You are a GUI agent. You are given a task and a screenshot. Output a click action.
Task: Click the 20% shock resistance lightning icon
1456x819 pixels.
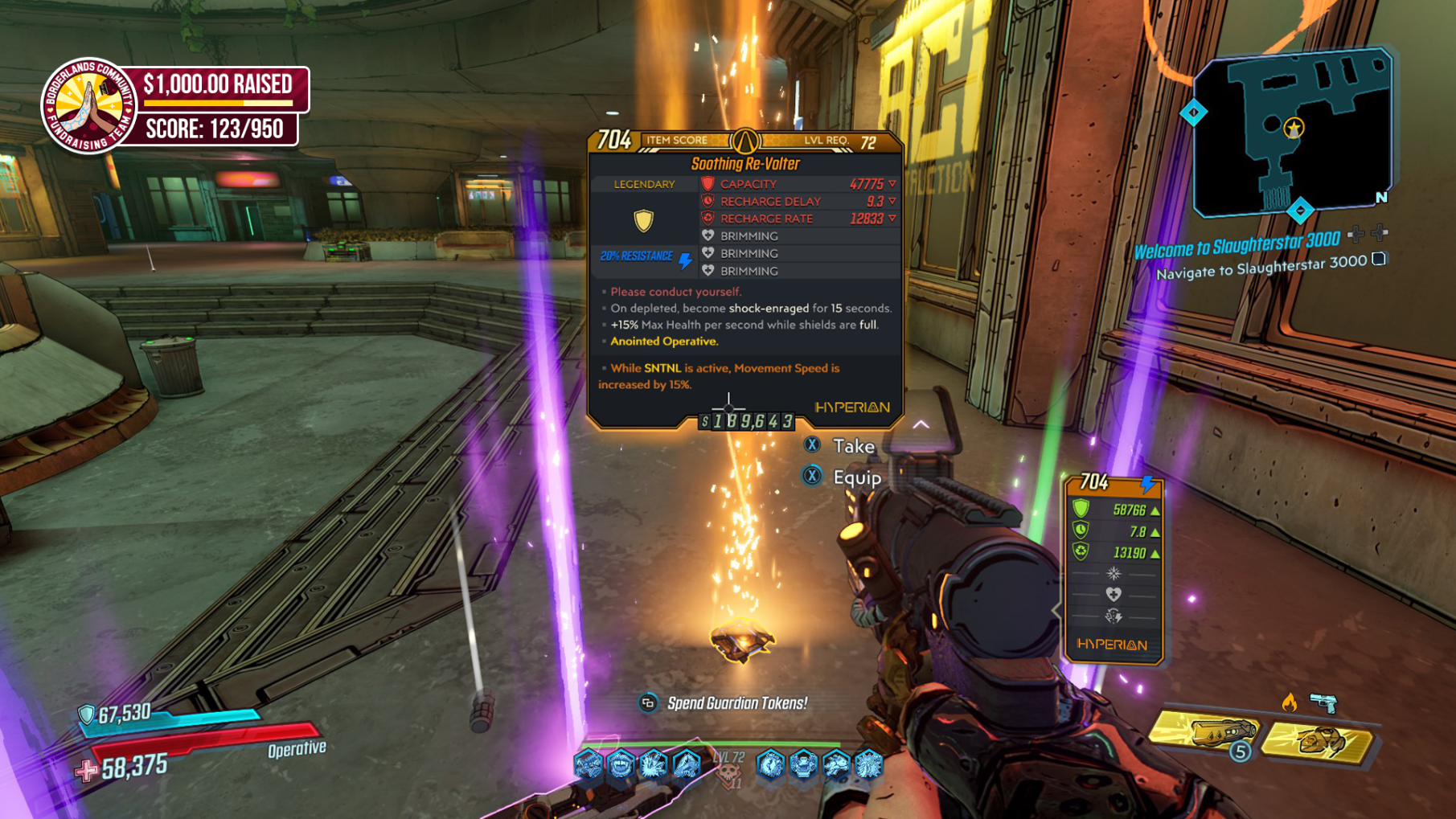685,260
